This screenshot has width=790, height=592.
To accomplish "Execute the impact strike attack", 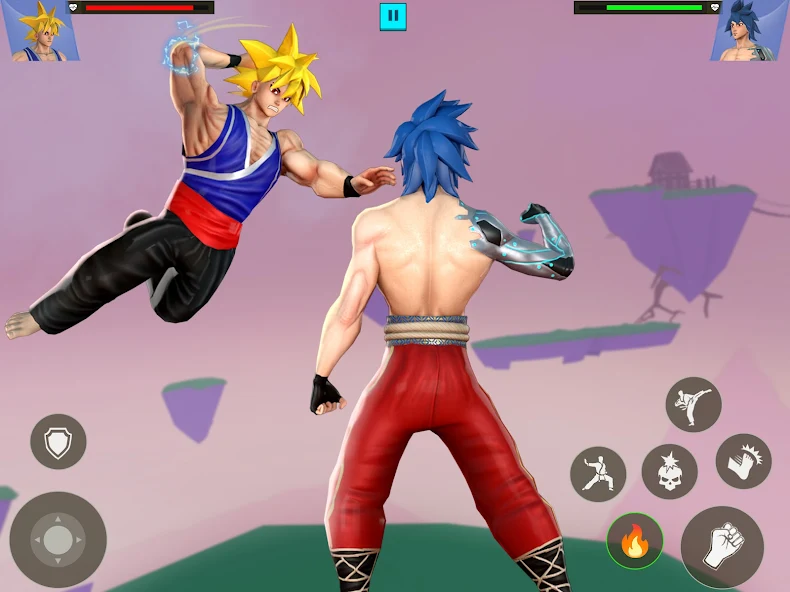I will 743,461.
